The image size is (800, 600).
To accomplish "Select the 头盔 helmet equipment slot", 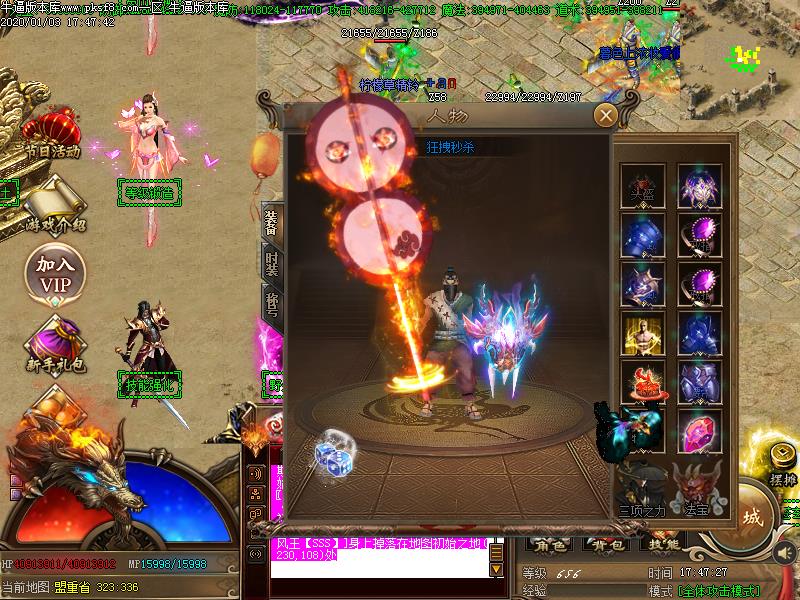I will click(640, 185).
